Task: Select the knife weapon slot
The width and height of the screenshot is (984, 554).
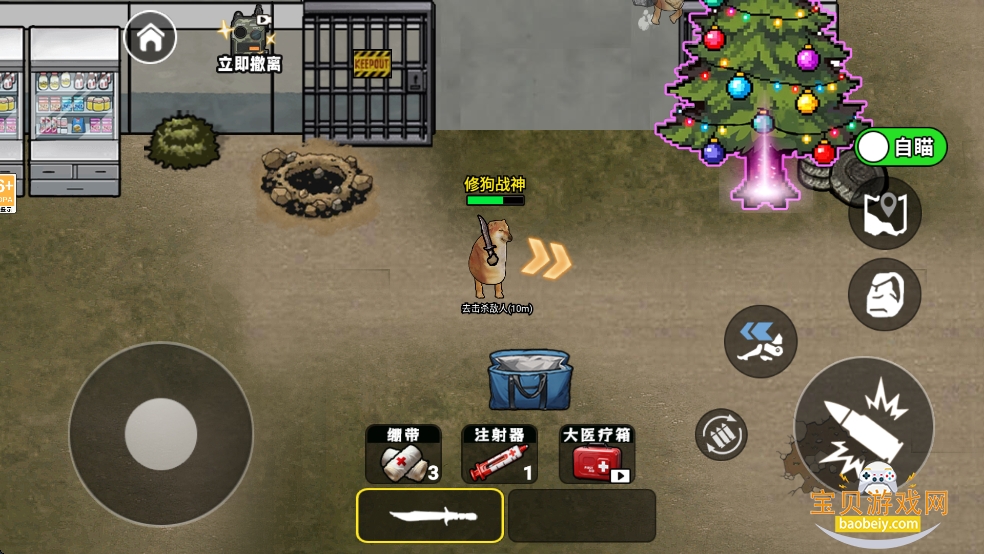Action: (x=430, y=515)
